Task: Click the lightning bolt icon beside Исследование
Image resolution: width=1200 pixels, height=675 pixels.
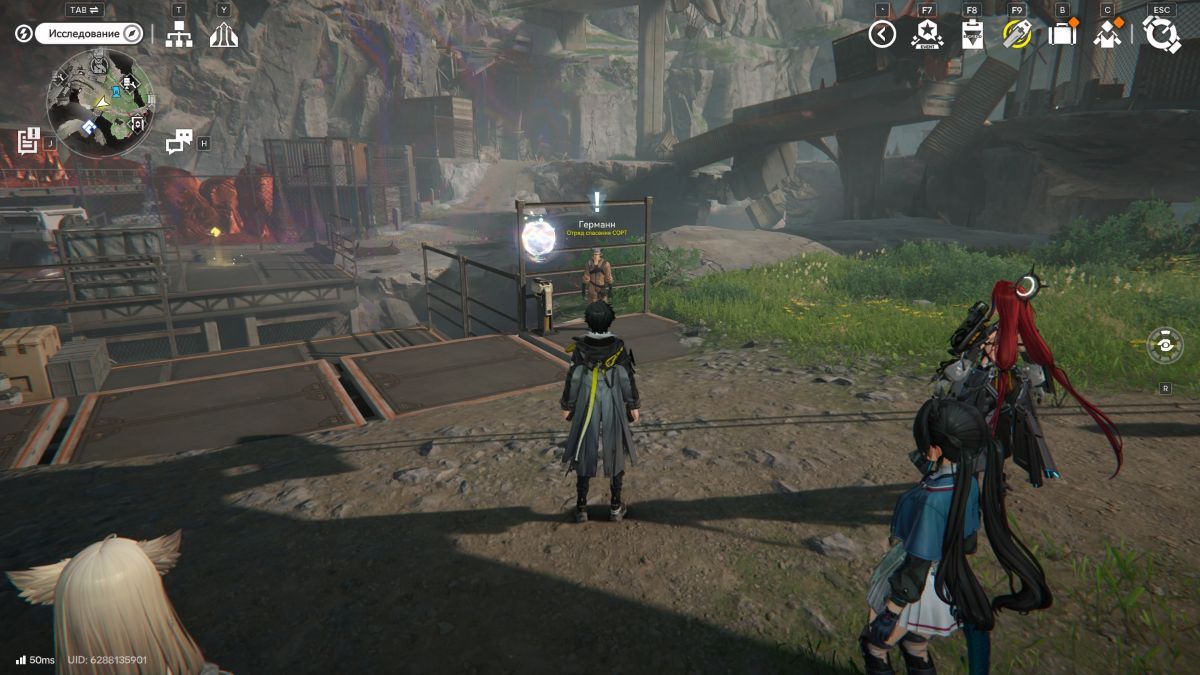Action: point(24,34)
